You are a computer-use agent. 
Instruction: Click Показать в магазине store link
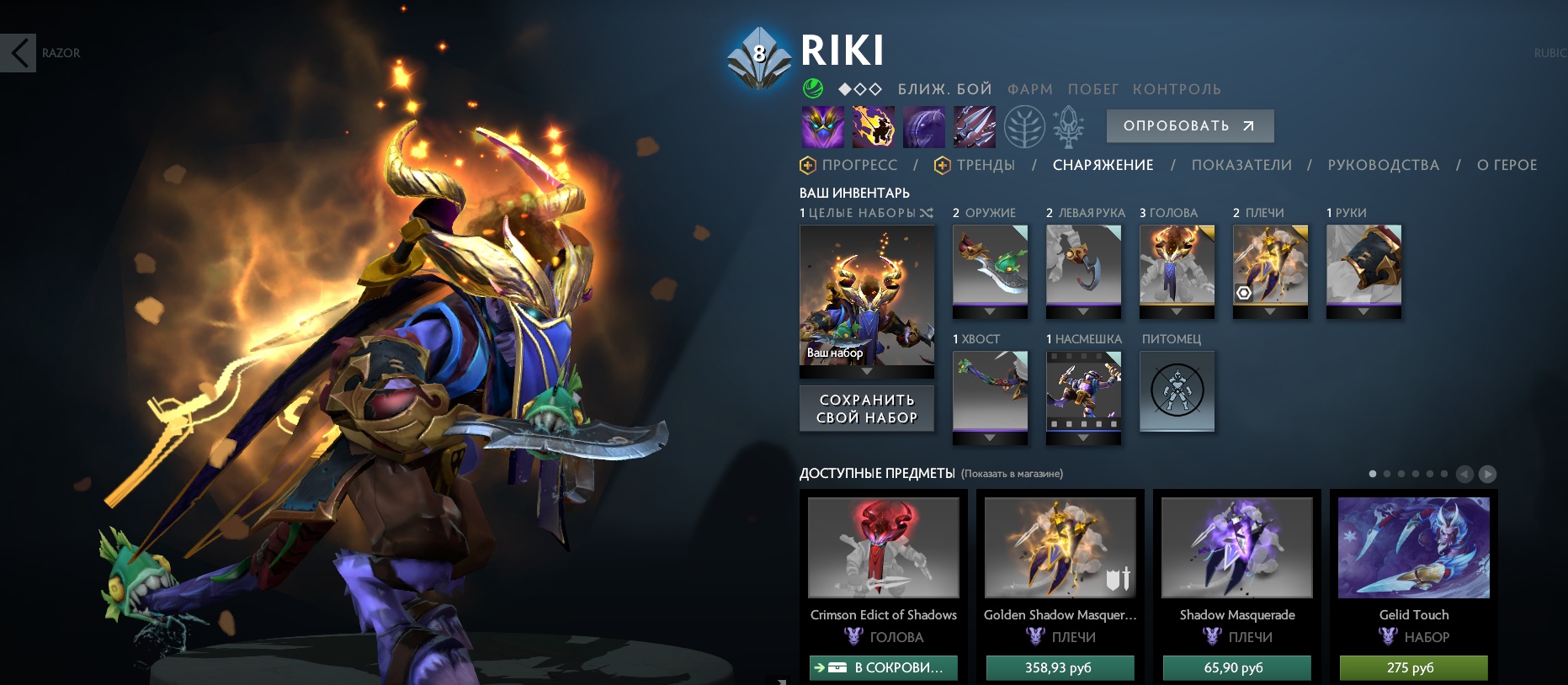click(x=1012, y=474)
